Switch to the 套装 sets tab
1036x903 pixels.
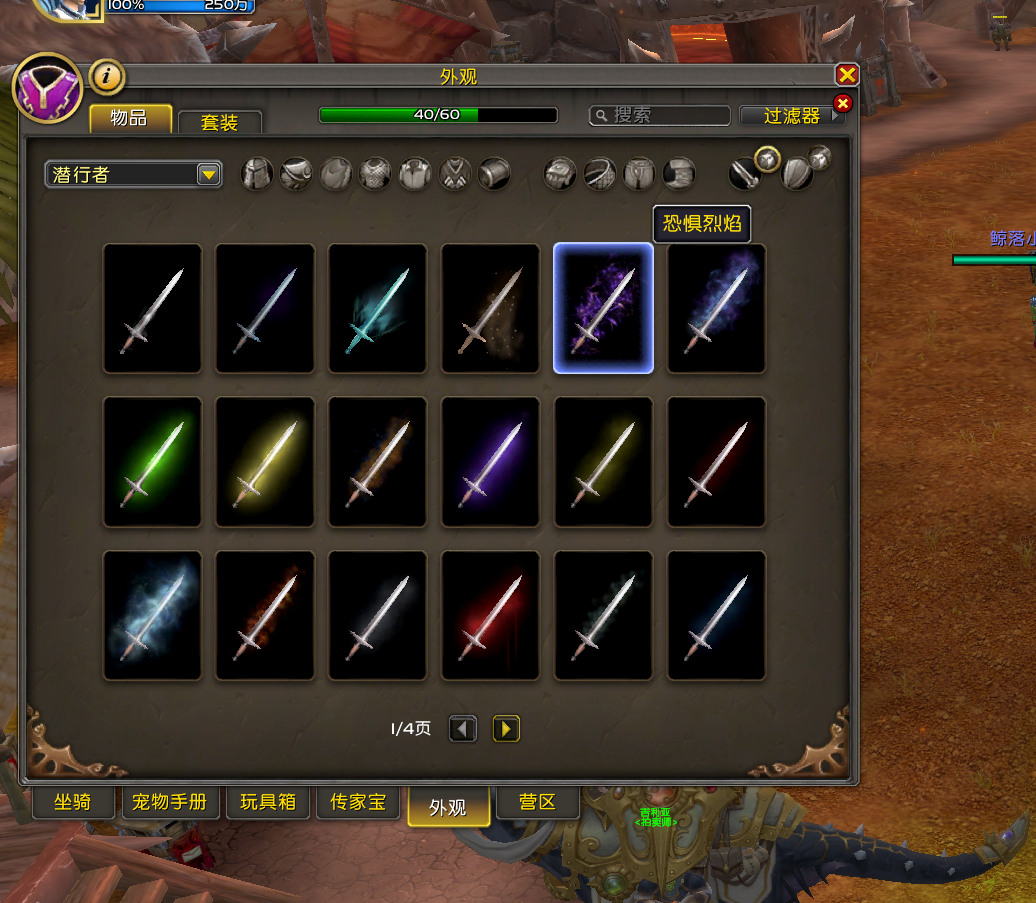tap(219, 123)
